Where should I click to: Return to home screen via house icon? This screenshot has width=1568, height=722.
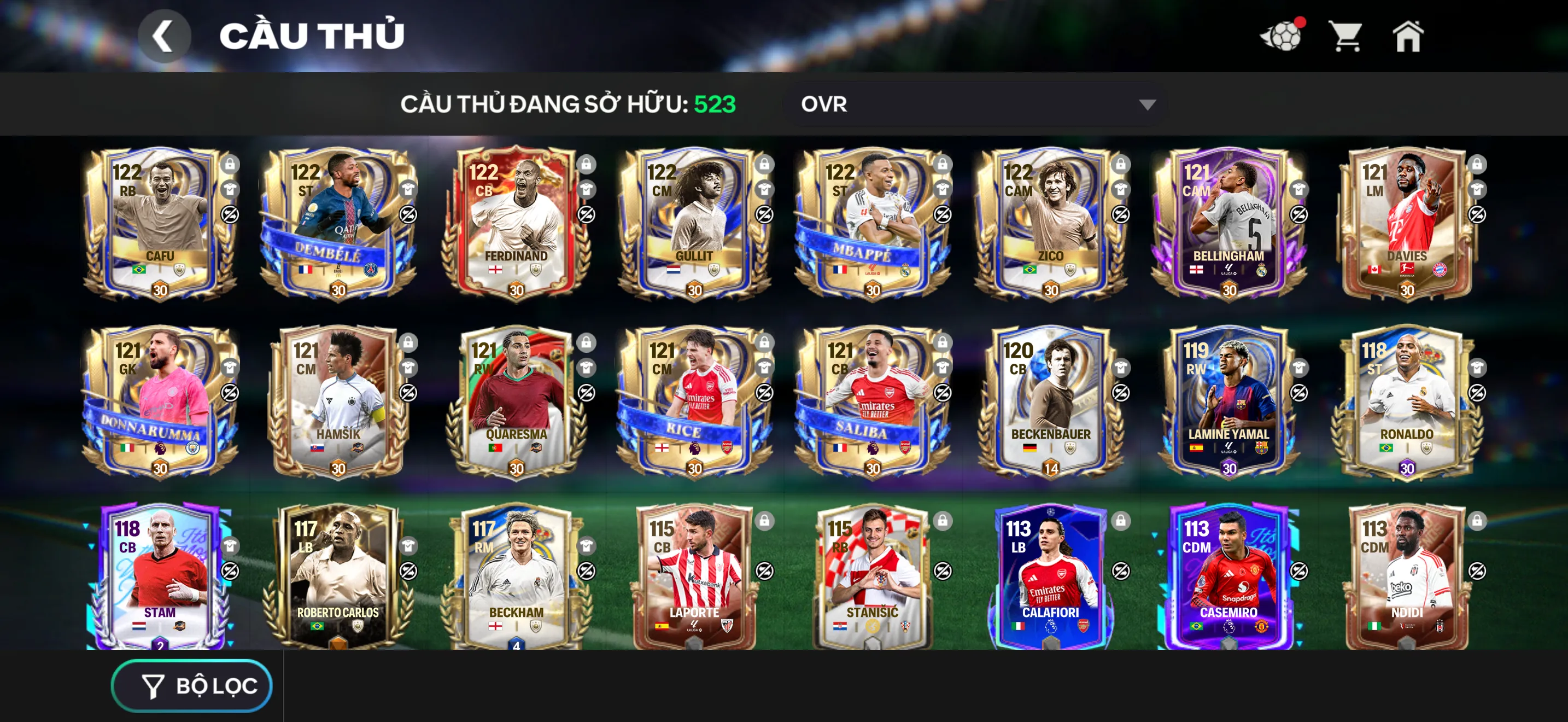(1411, 37)
